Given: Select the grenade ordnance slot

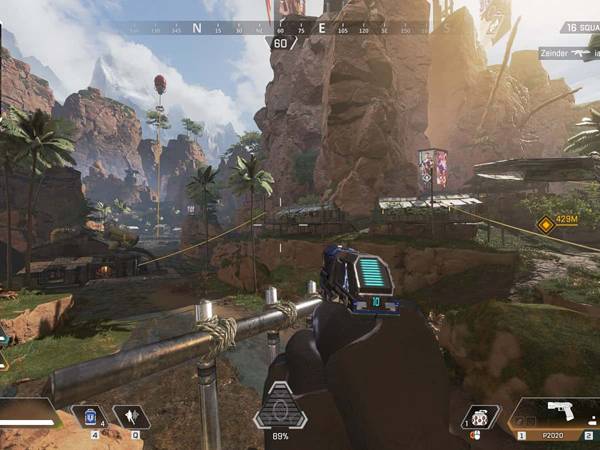Looking at the screenshot, I should tap(481, 418).
